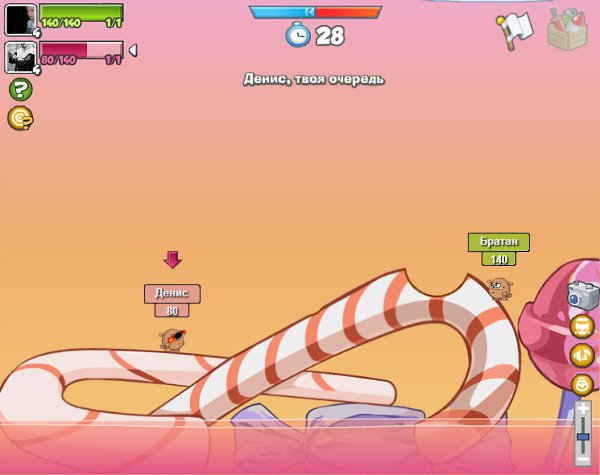Click the yellow target hint button
This screenshot has width=600, height=475.
coord(20,118)
